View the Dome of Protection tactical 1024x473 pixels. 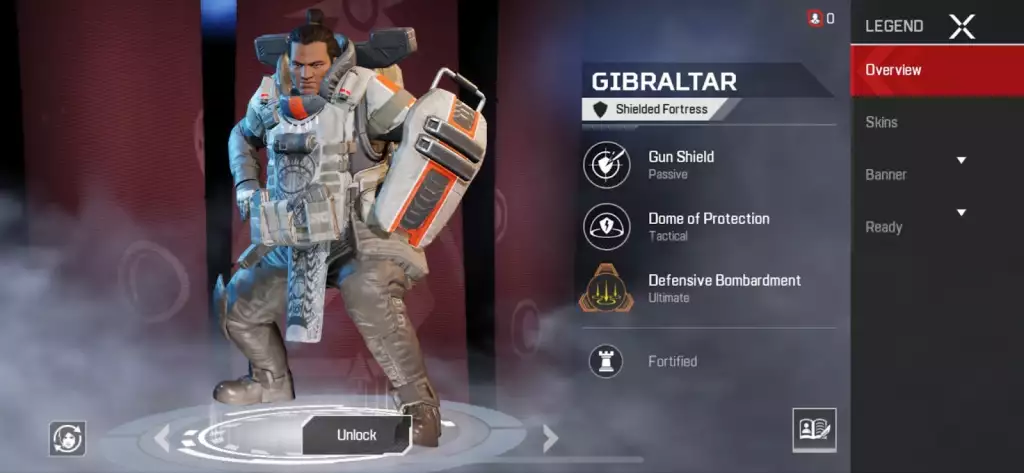tap(607, 226)
